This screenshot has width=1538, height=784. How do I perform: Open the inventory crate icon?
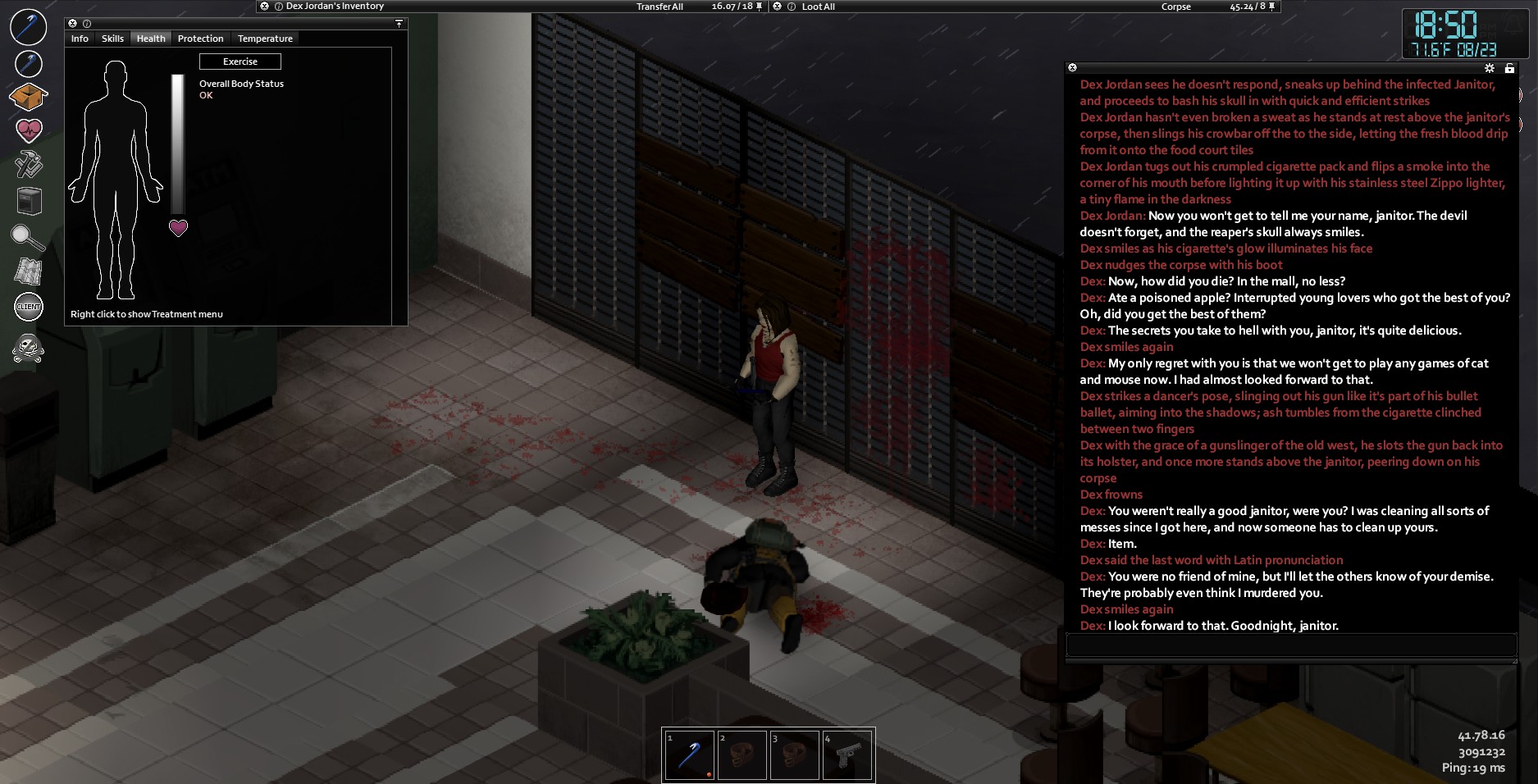(x=28, y=97)
